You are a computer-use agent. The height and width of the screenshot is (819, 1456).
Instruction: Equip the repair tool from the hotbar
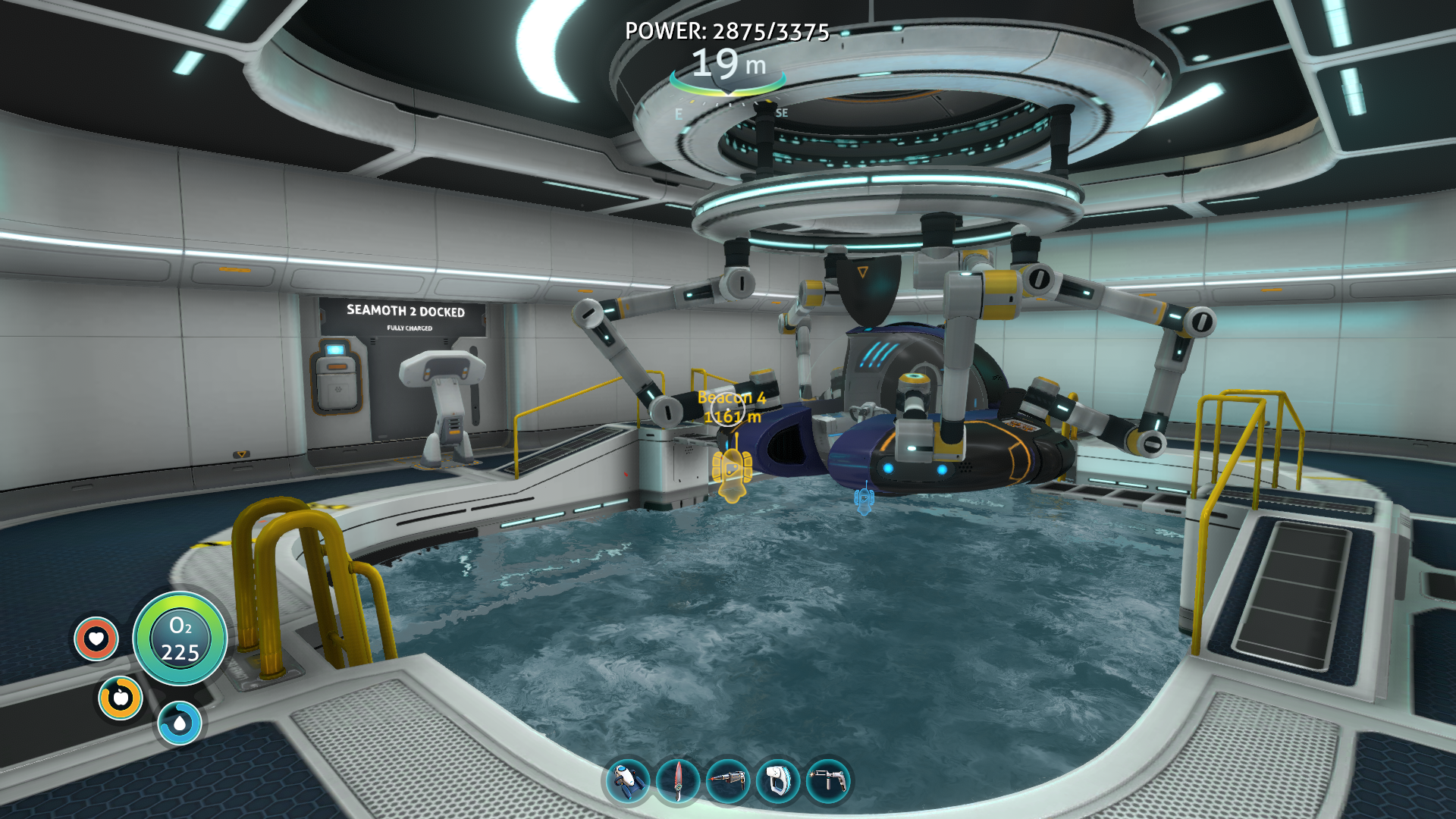(x=828, y=780)
